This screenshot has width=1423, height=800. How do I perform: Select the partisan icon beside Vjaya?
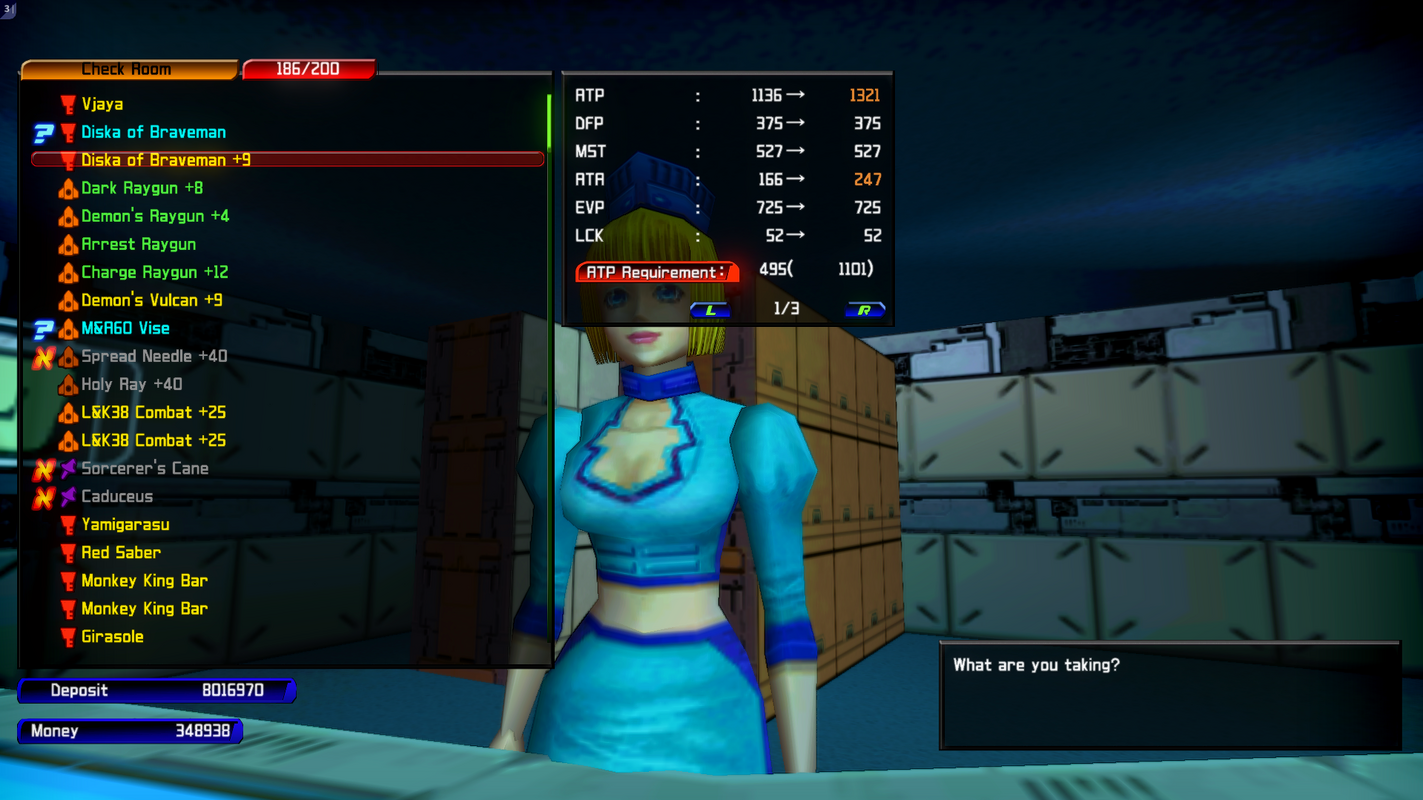67,104
